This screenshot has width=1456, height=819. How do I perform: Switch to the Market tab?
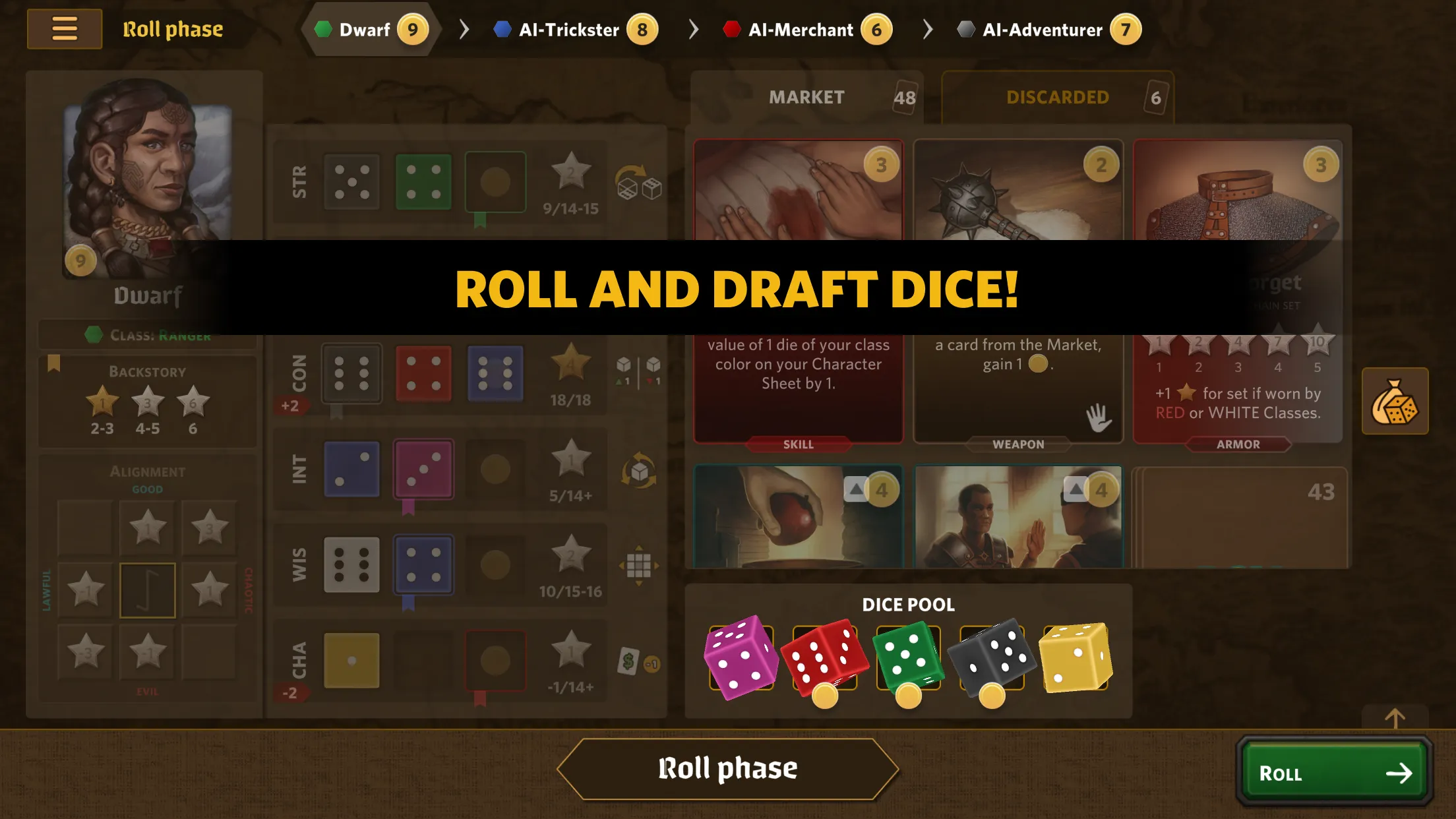[806, 98]
